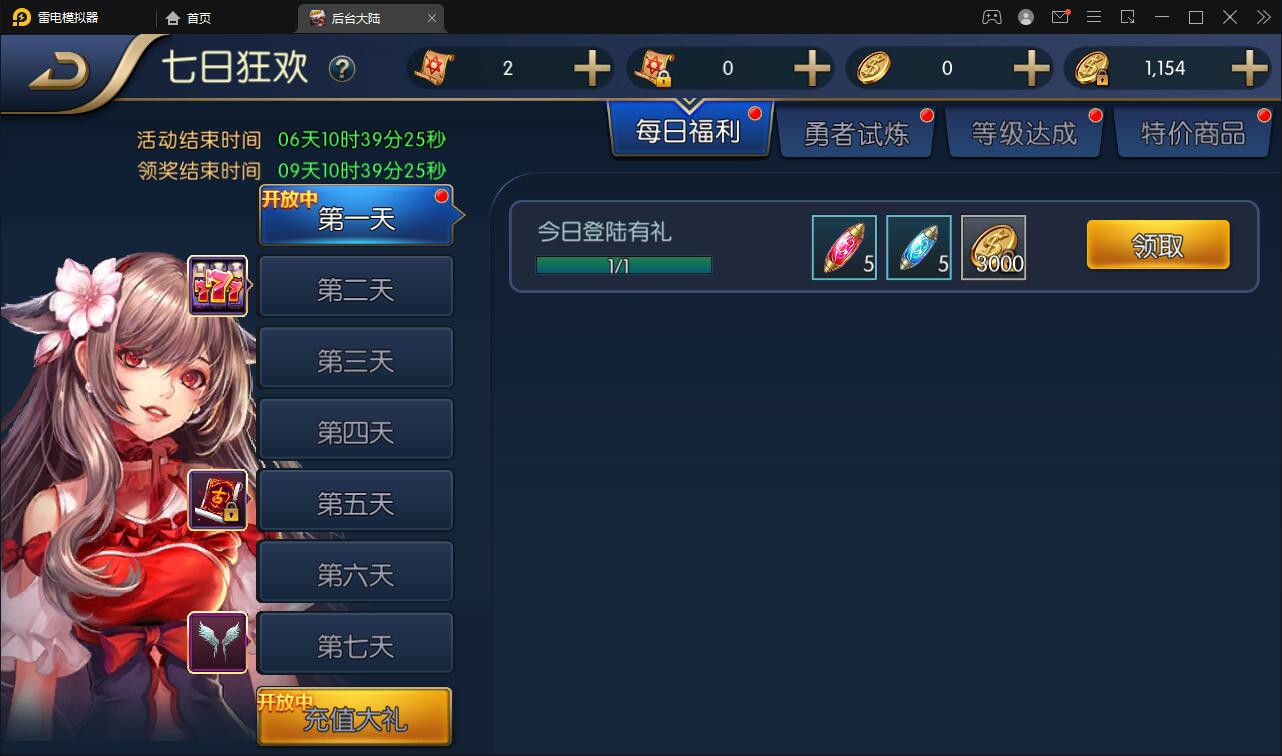Click the locked skill book icon beside 第五天

click(218, 497)
